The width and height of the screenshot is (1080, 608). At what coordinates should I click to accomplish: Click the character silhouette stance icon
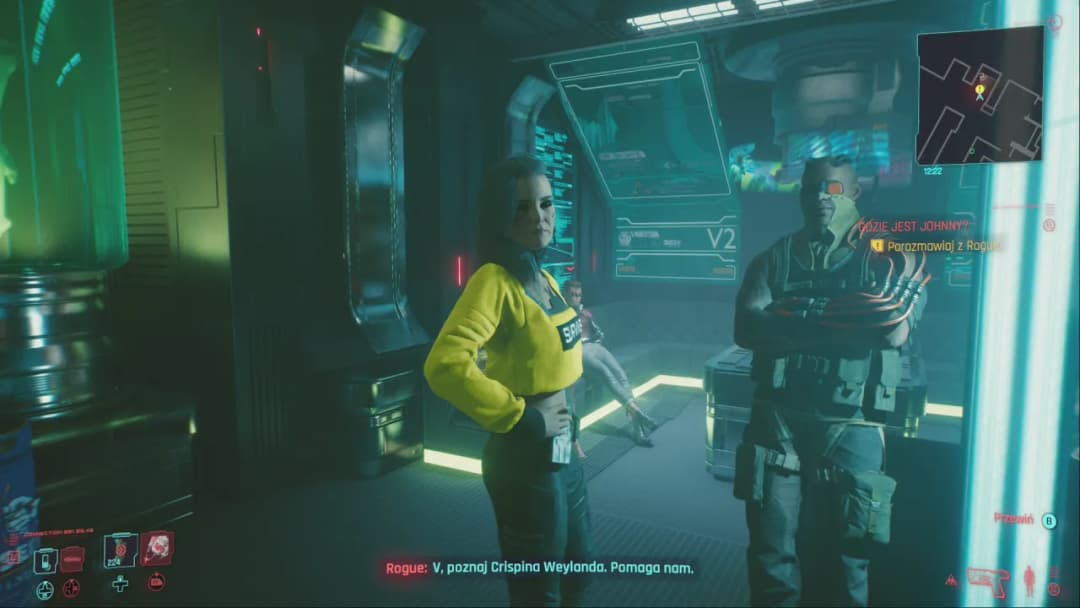pyautogui.click(x=1028, y=579)
